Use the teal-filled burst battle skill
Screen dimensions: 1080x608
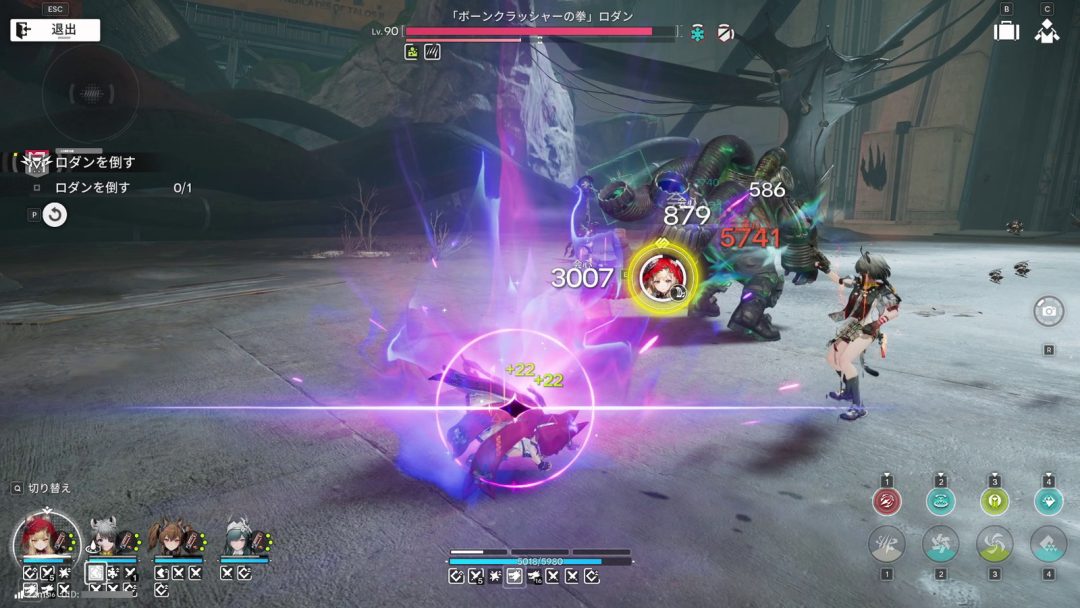pyautogui.click(x=941, y=544)
